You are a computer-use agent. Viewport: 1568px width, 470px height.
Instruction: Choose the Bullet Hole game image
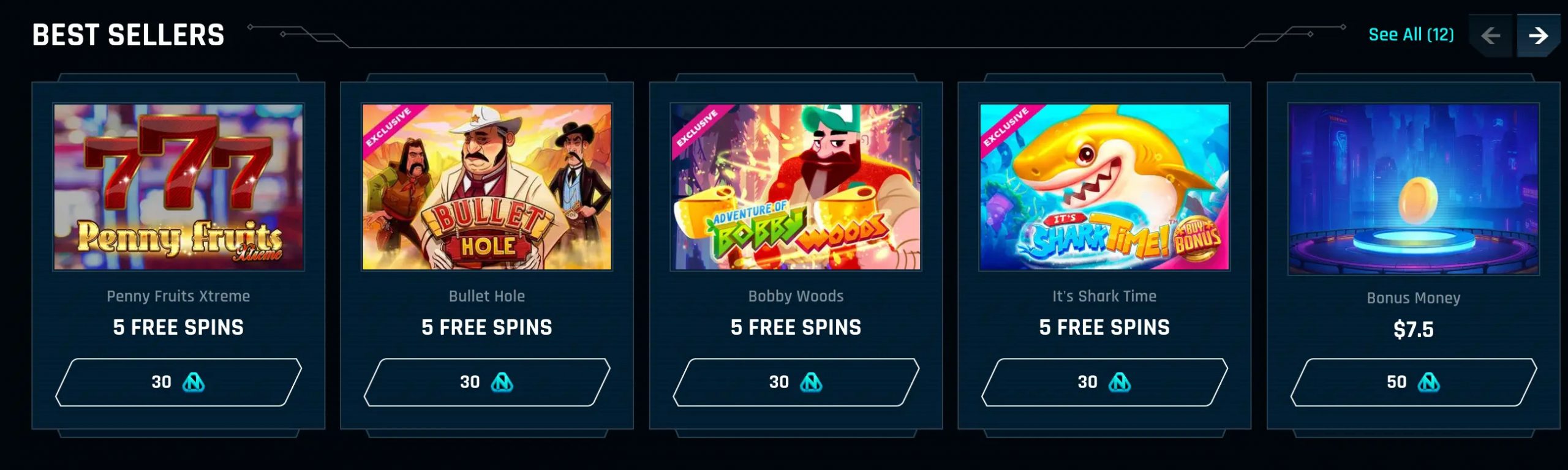coord(487,187)
